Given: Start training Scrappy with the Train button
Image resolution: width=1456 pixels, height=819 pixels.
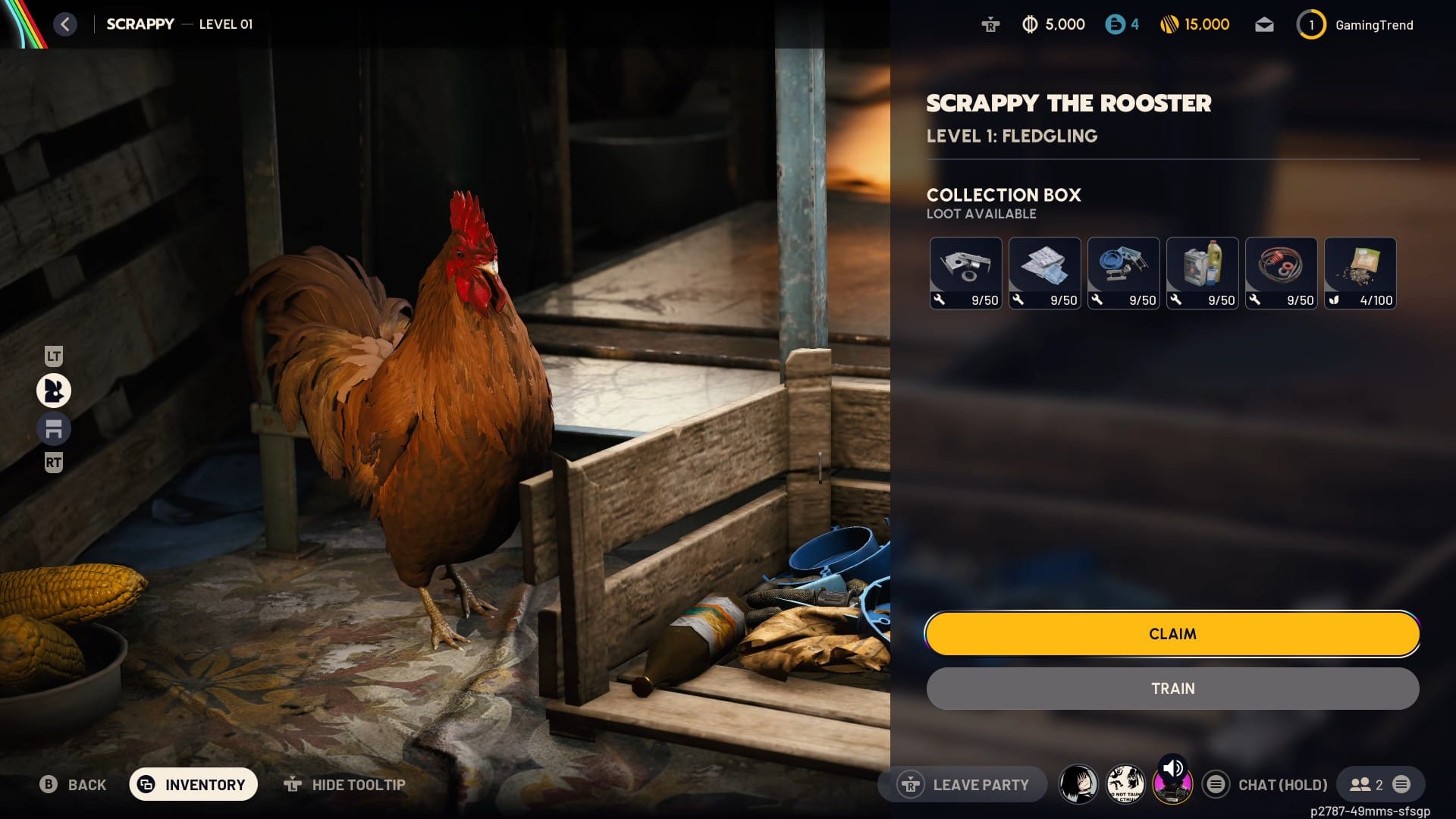Looking at the screenshot, I should coord(1172,689).
